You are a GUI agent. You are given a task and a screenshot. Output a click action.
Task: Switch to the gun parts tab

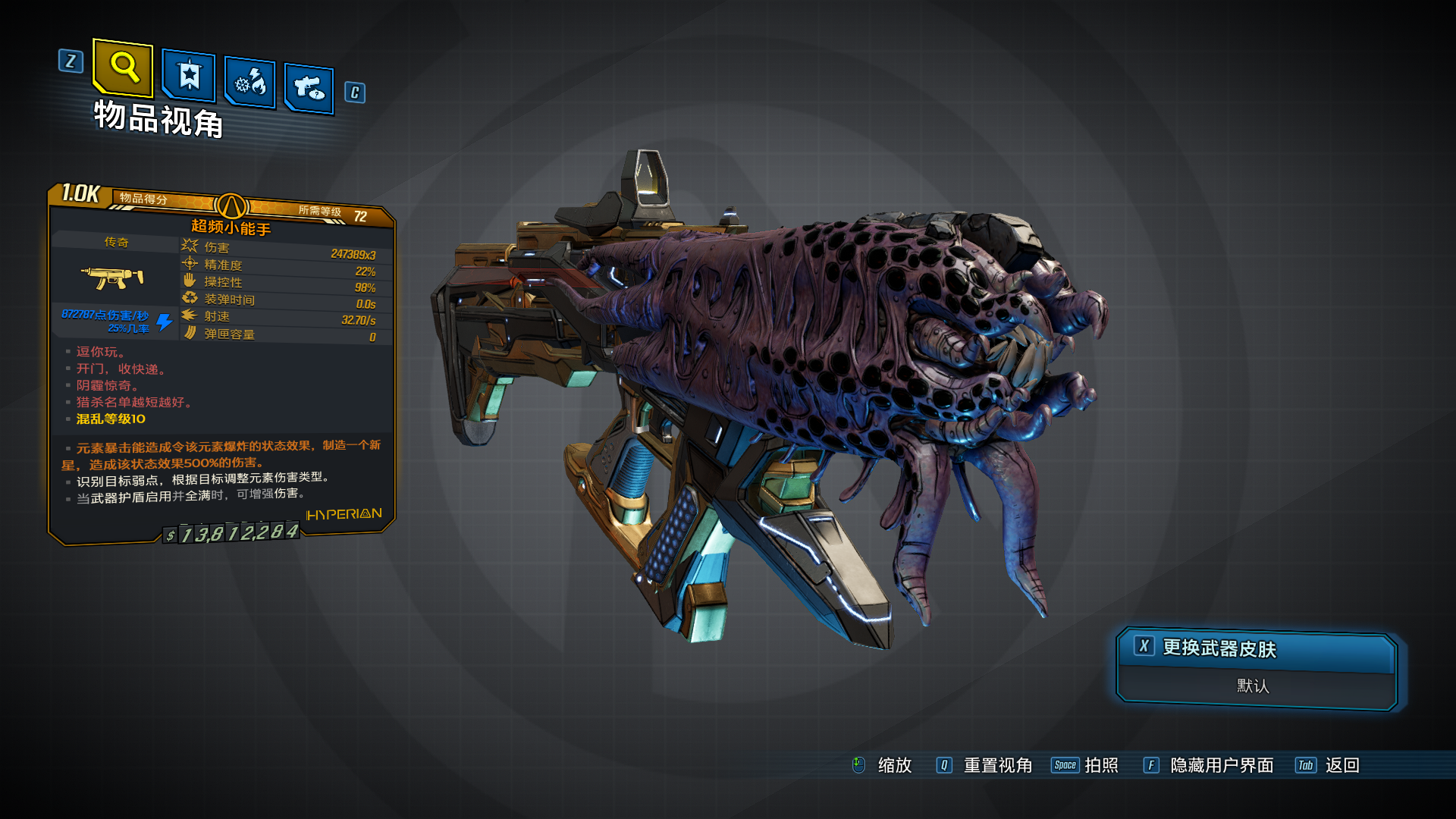[309, 89]
